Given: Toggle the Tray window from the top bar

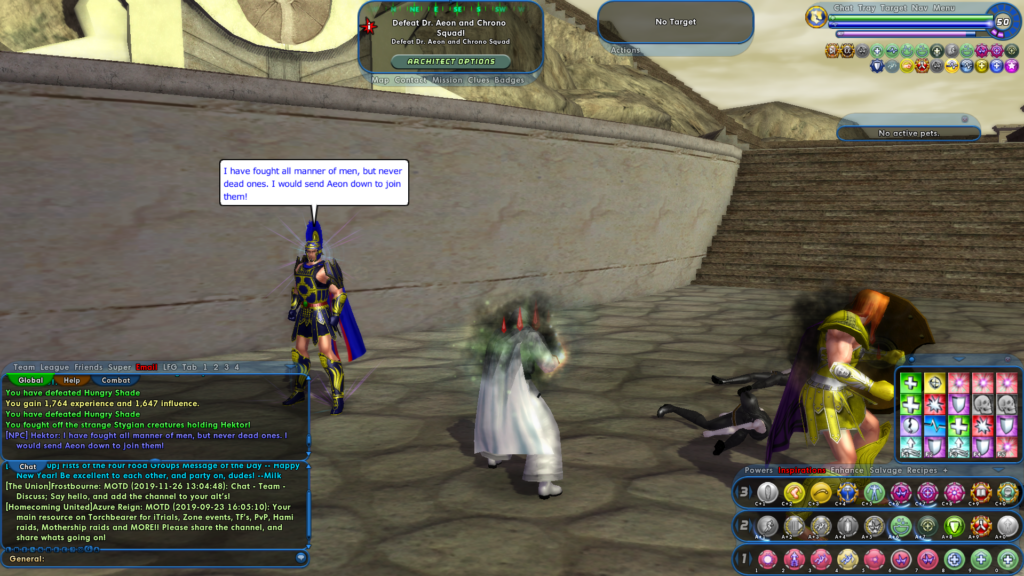Looking at the screenshot, I should 866,8.
